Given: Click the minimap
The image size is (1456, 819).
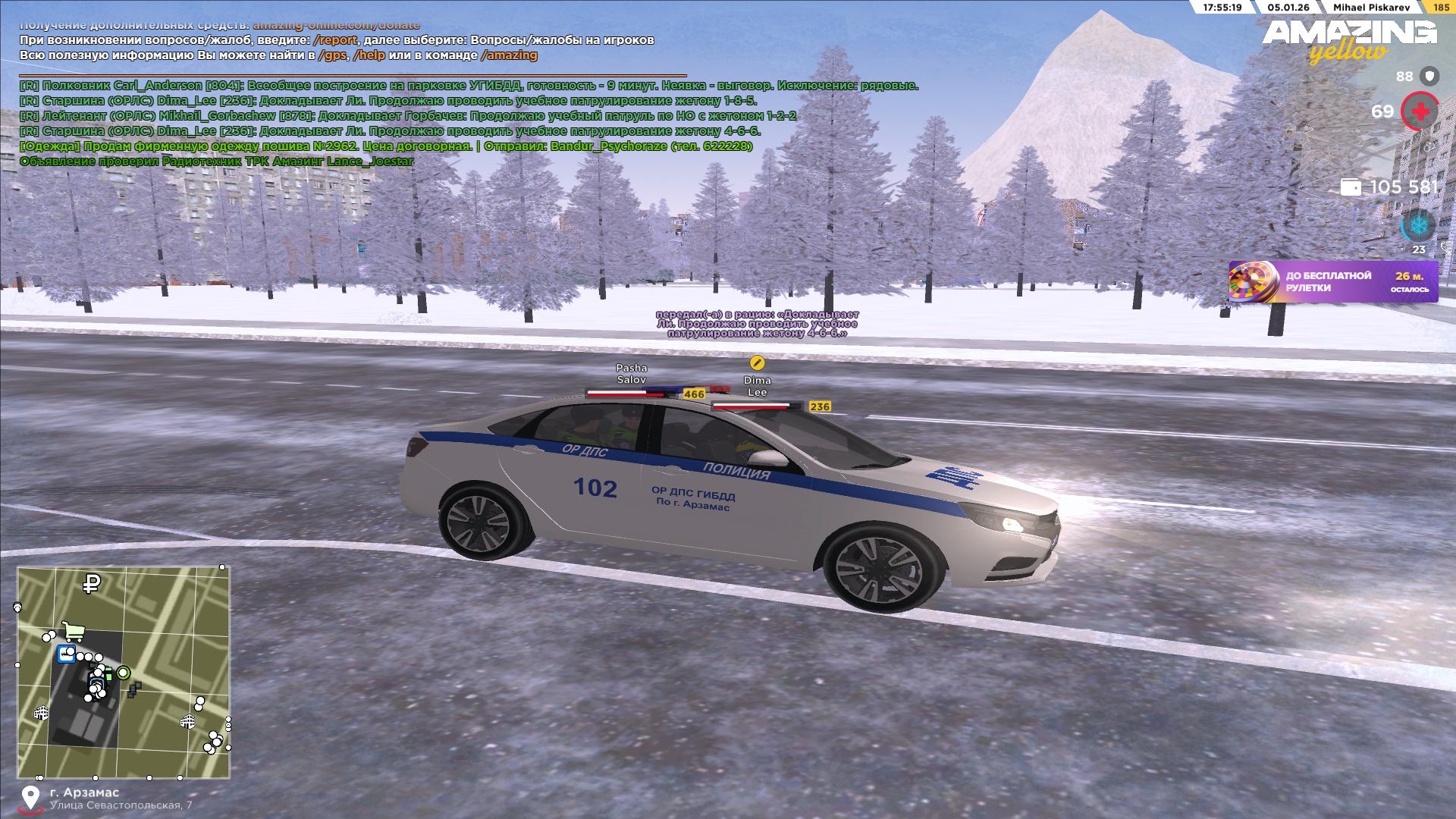Looking at the screenshot, I should tap(124, 672).
